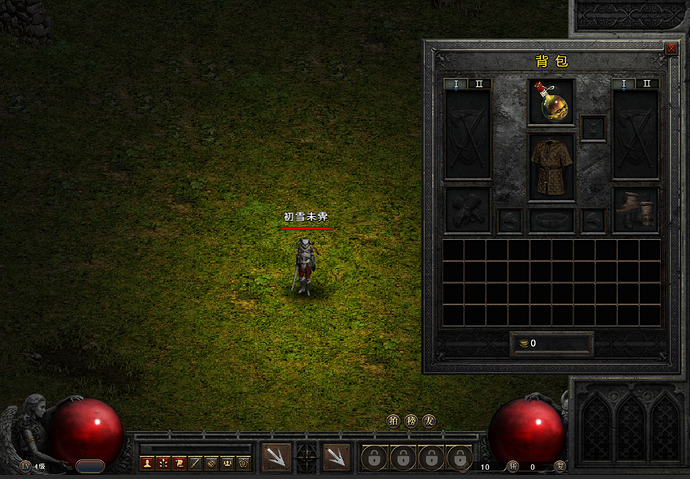Click the first locked skill slot

pos(374,458)
